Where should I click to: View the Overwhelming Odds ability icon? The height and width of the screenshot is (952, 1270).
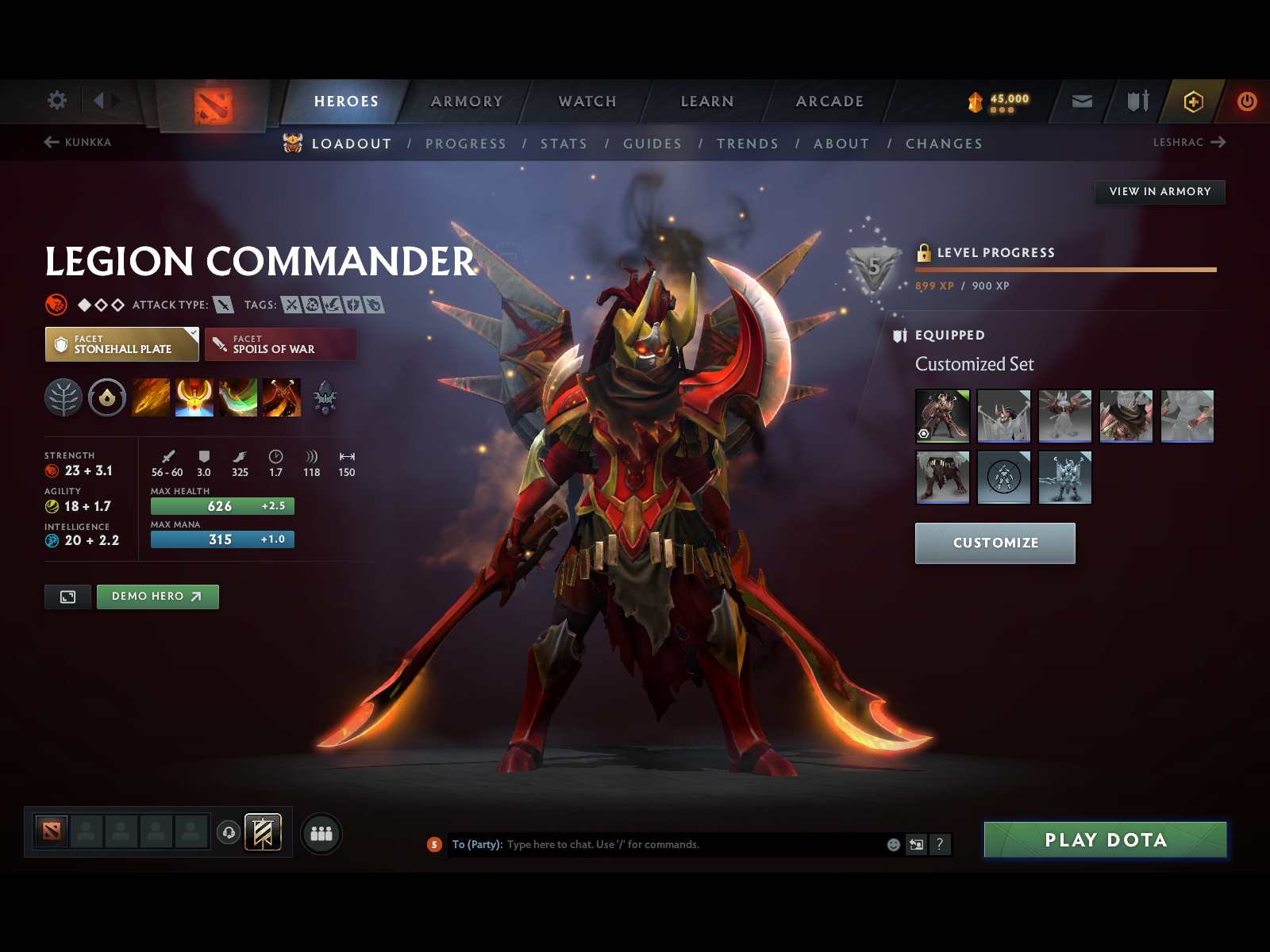click(151, 397)
